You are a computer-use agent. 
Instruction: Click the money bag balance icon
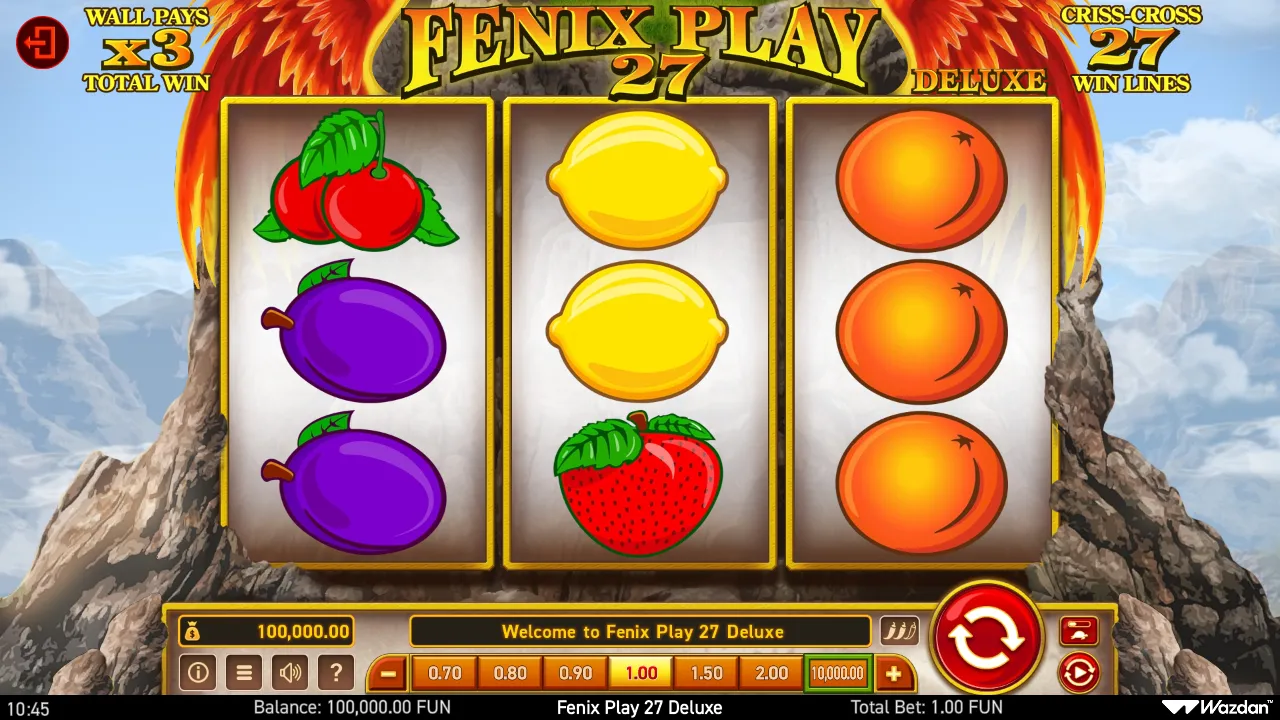[193, 631]
